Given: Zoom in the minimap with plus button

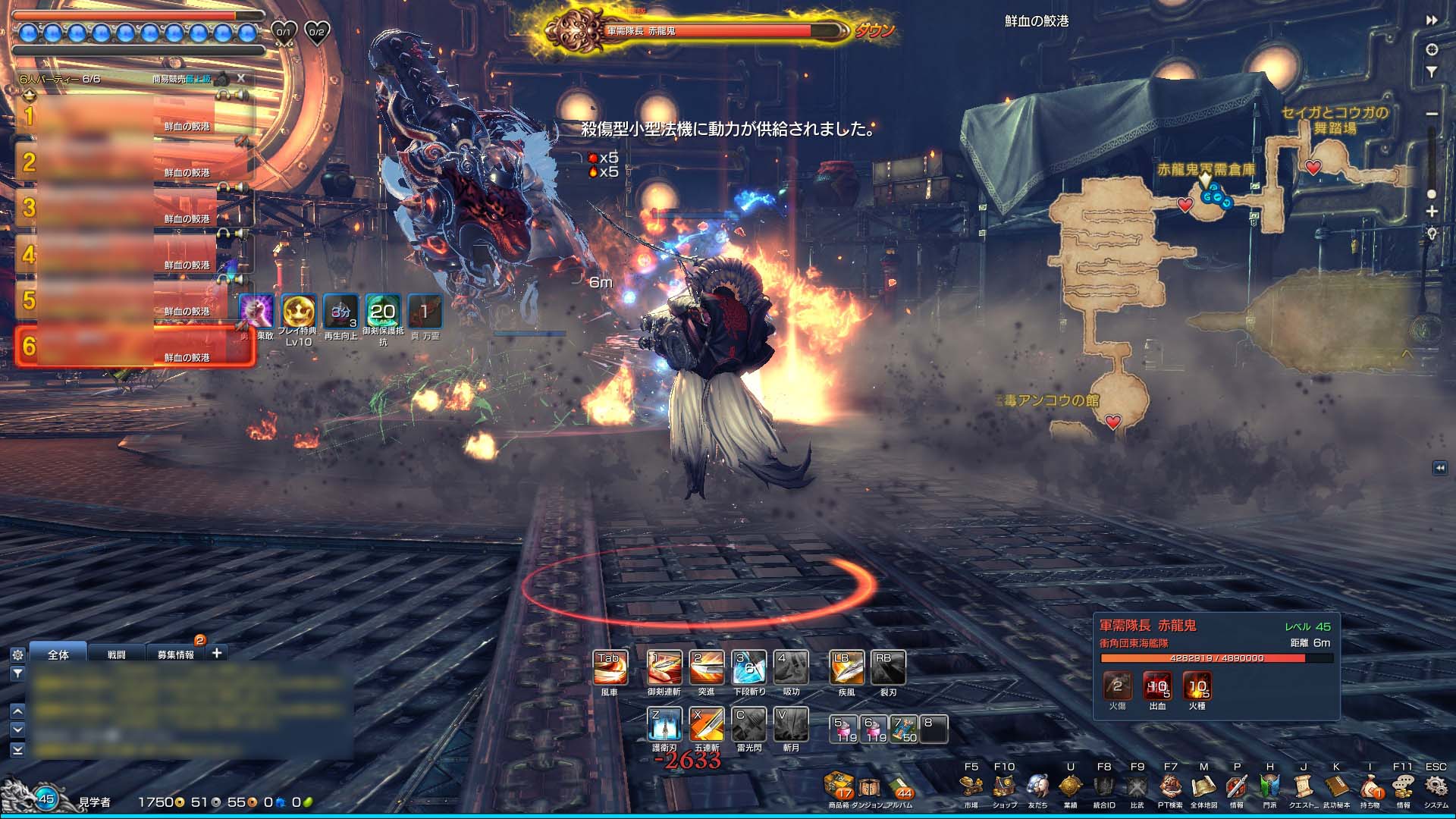Looking at the screenshot, I should (1432, 212).
